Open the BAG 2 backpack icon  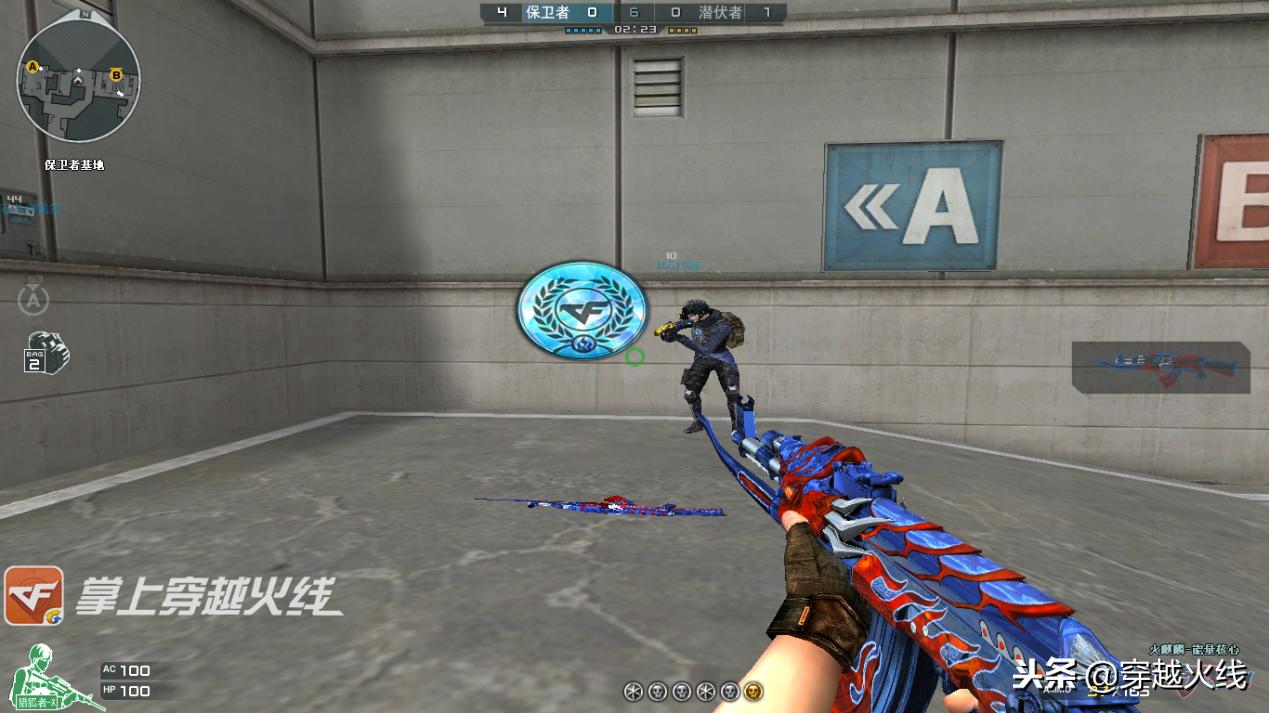tap(46, 353)
